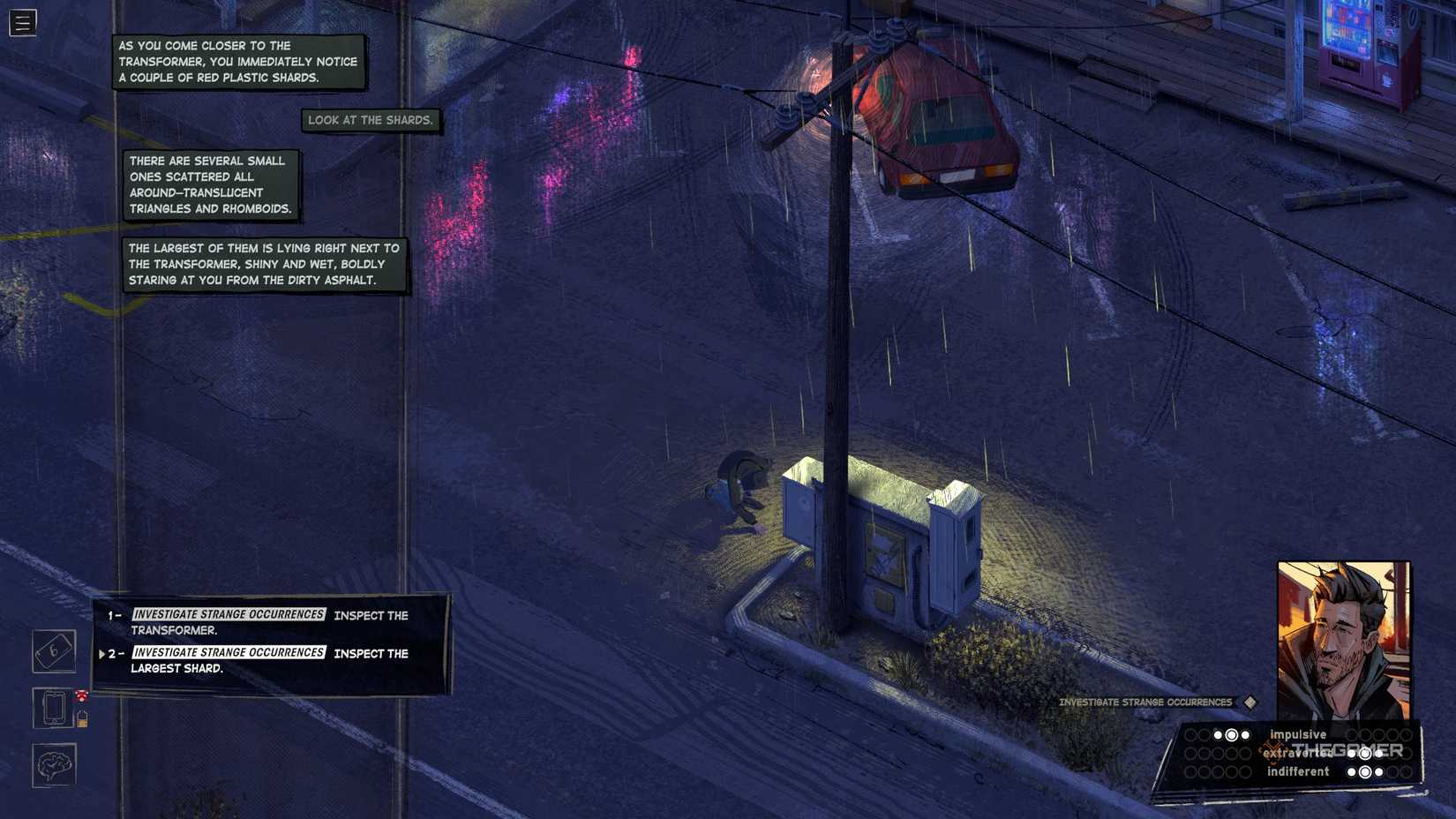Click the Investigate Strange Occurrences tag in option 1

228,615
